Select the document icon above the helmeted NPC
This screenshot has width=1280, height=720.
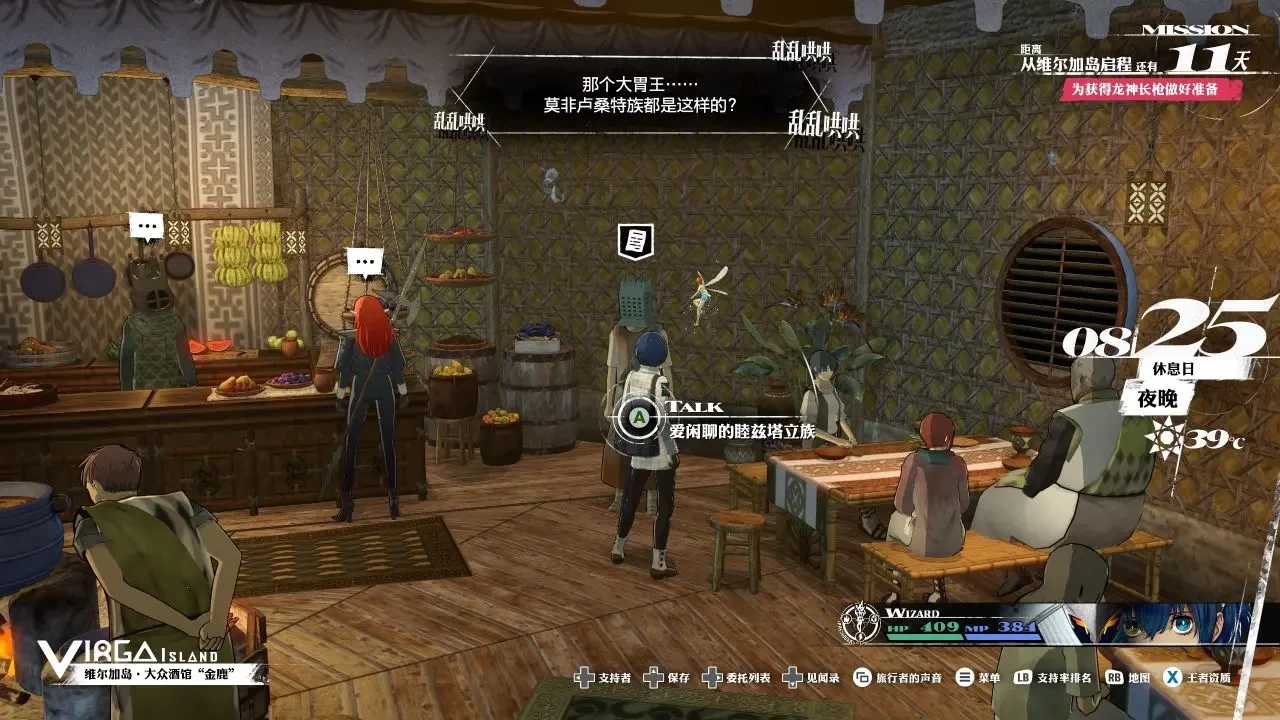635,240
